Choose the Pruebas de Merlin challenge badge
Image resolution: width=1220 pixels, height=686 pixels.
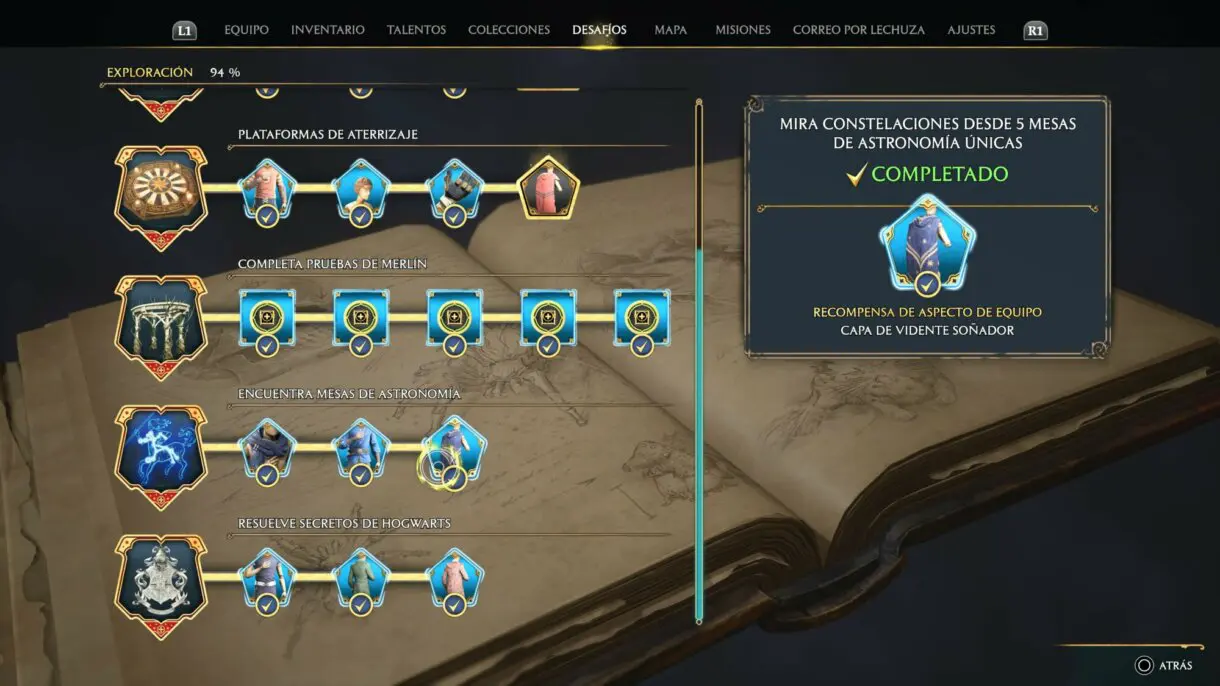pyautogui.click(x=161, y=323)
